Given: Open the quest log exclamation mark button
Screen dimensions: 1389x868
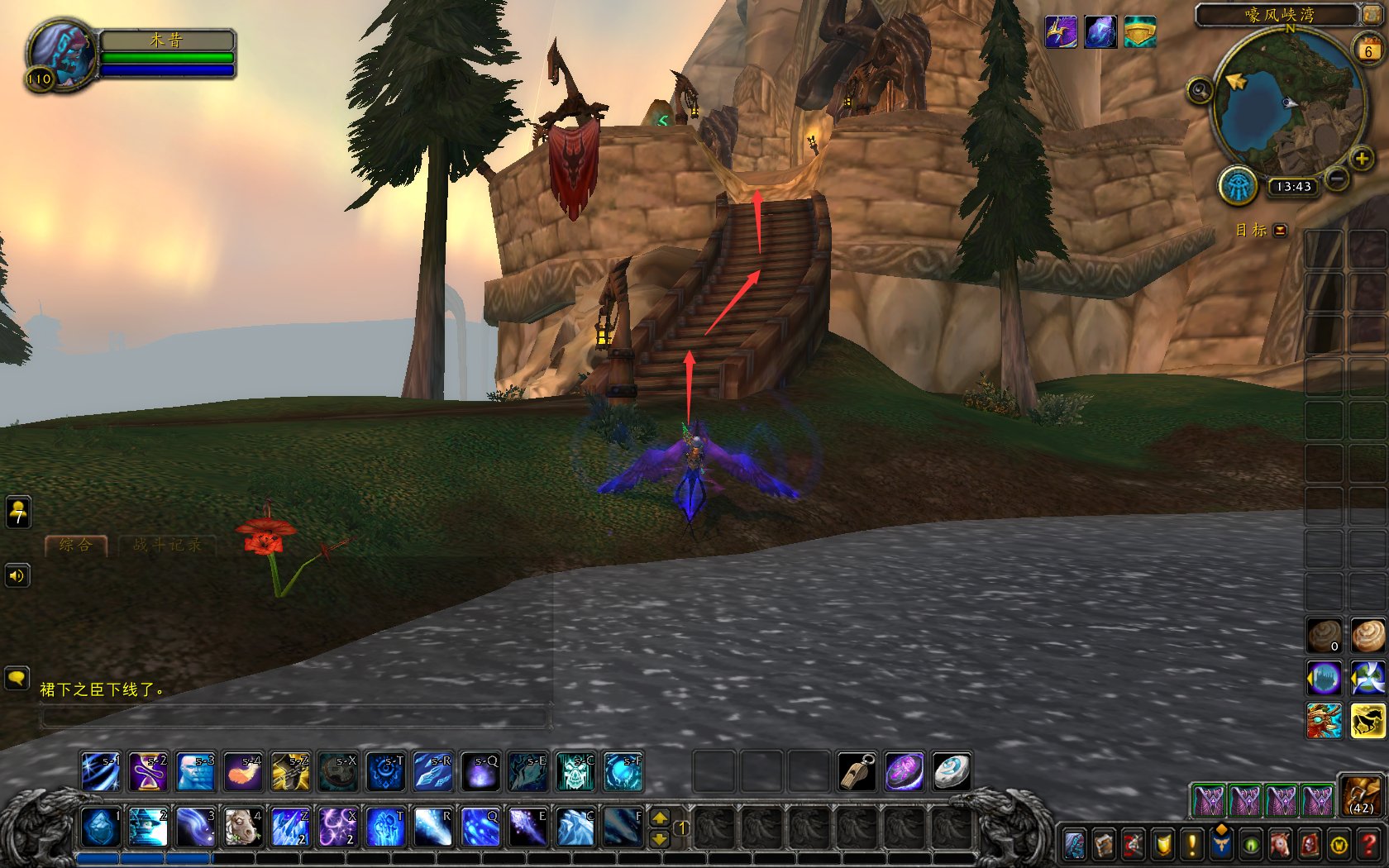Looking at the screenshot, I should point(1191,845).
